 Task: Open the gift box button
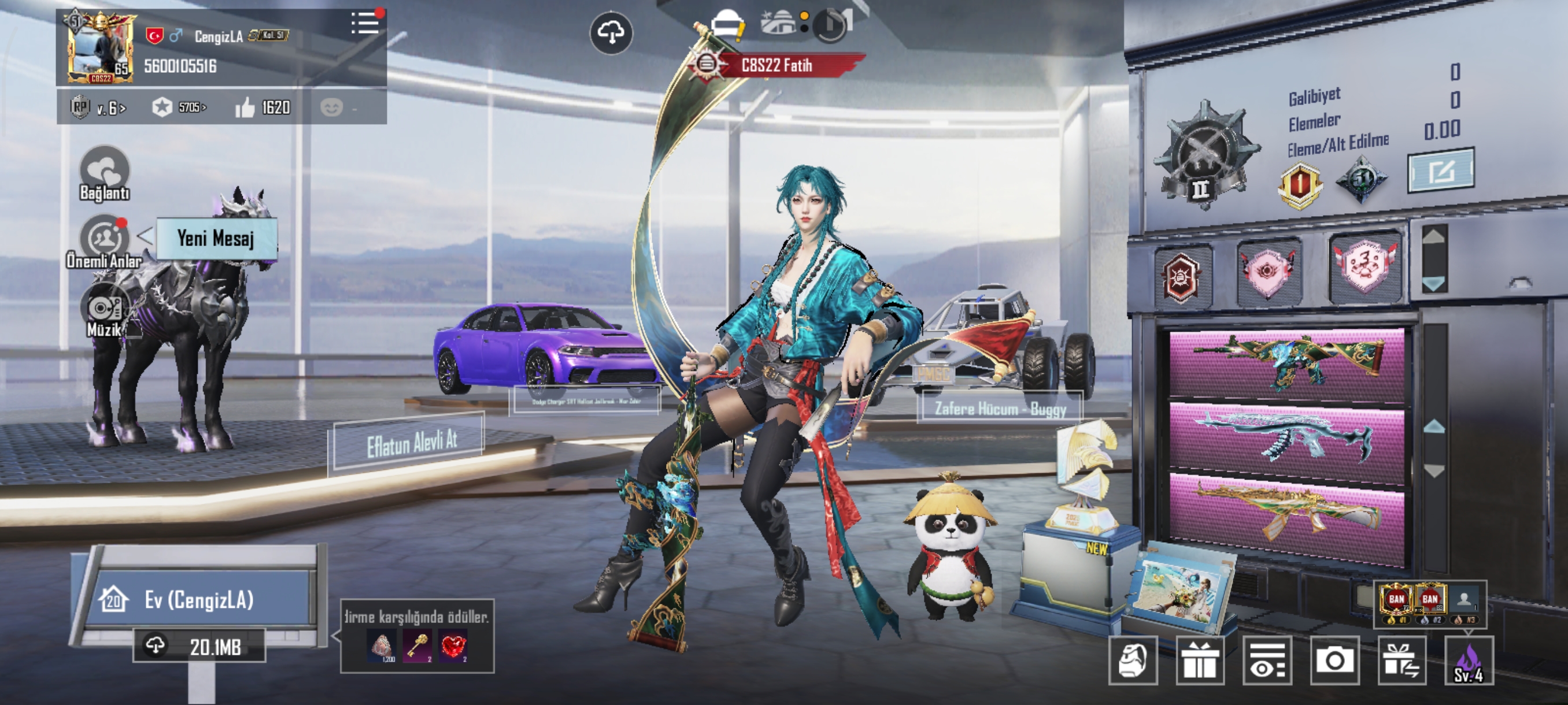click(1199, 660)
